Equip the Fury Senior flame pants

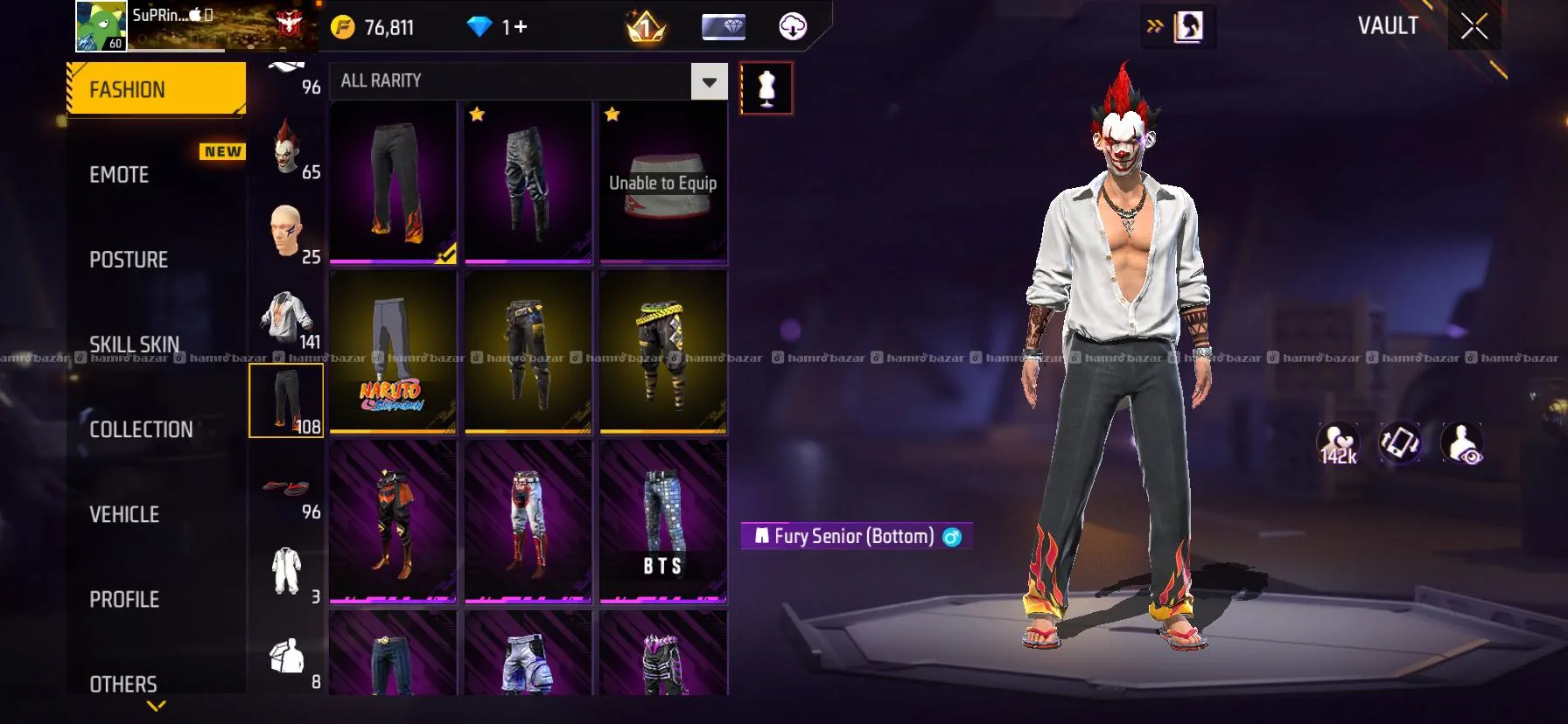(393, 183)
